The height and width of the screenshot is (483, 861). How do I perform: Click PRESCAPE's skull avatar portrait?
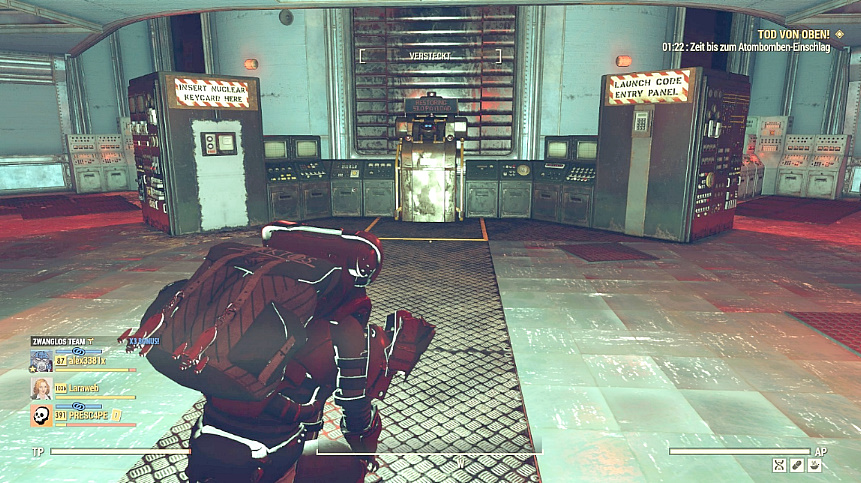point(41,415)
